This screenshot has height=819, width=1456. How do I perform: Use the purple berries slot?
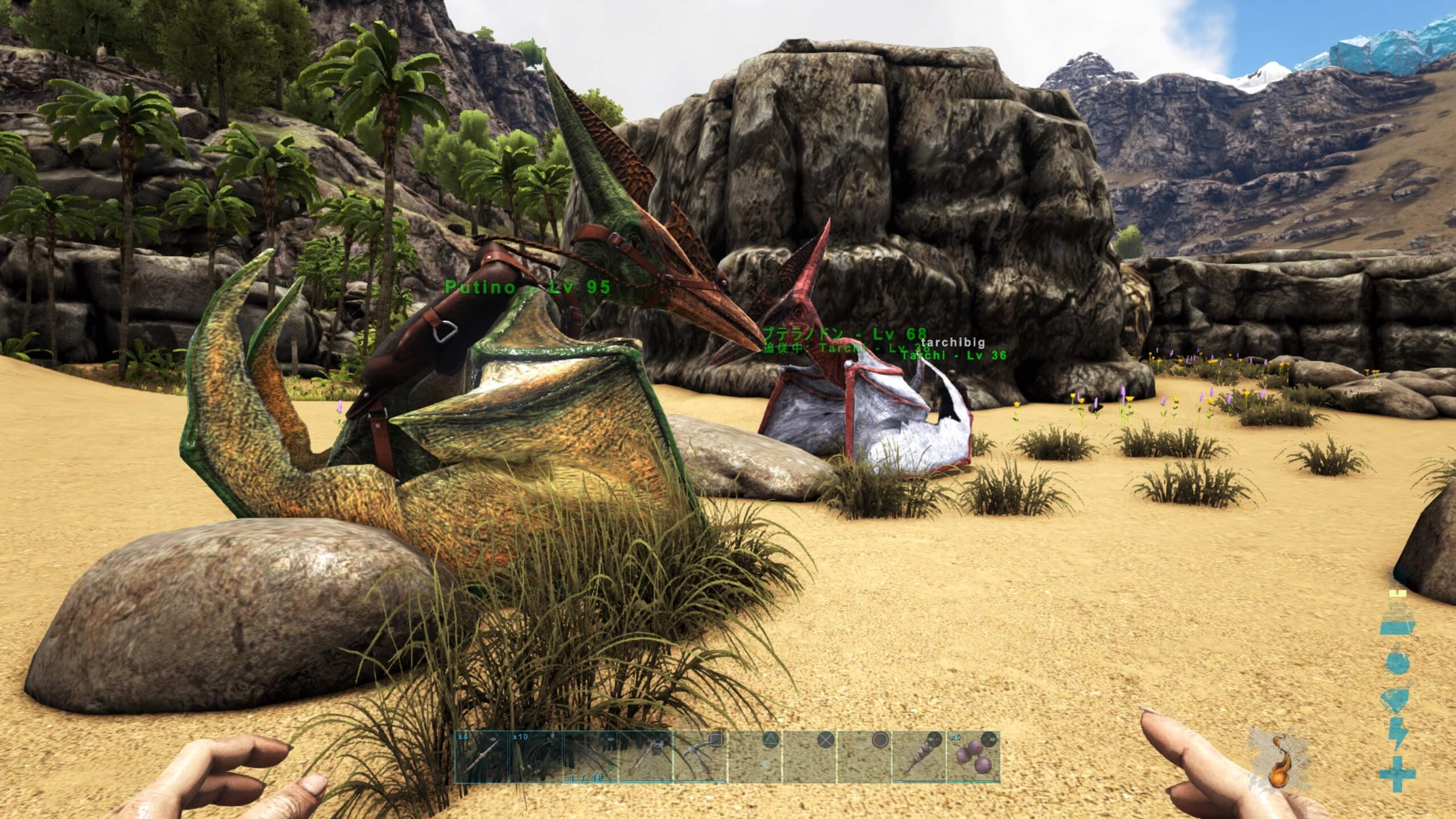click(974, 757)
